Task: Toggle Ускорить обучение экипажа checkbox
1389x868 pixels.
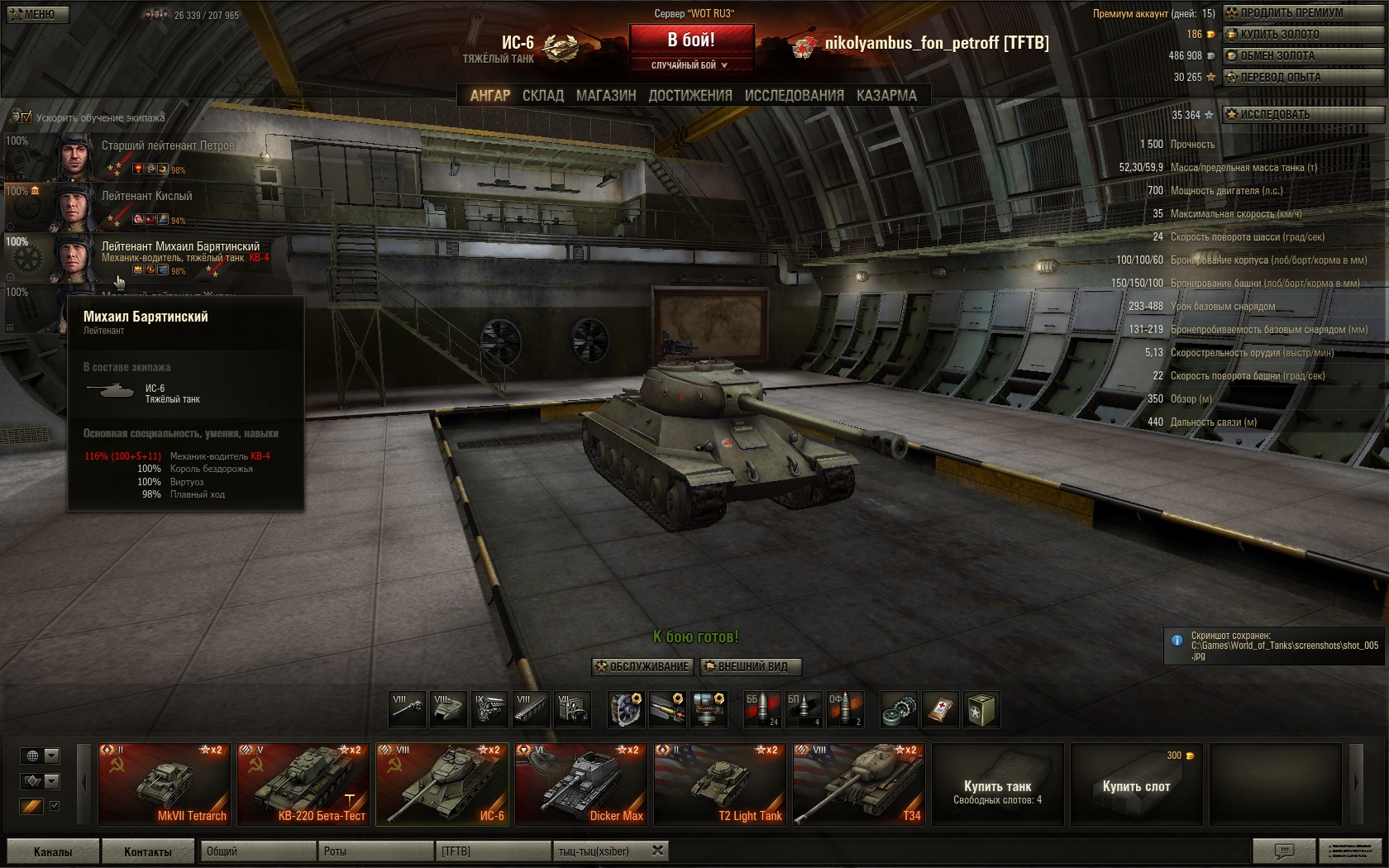Action: [25, 117]
